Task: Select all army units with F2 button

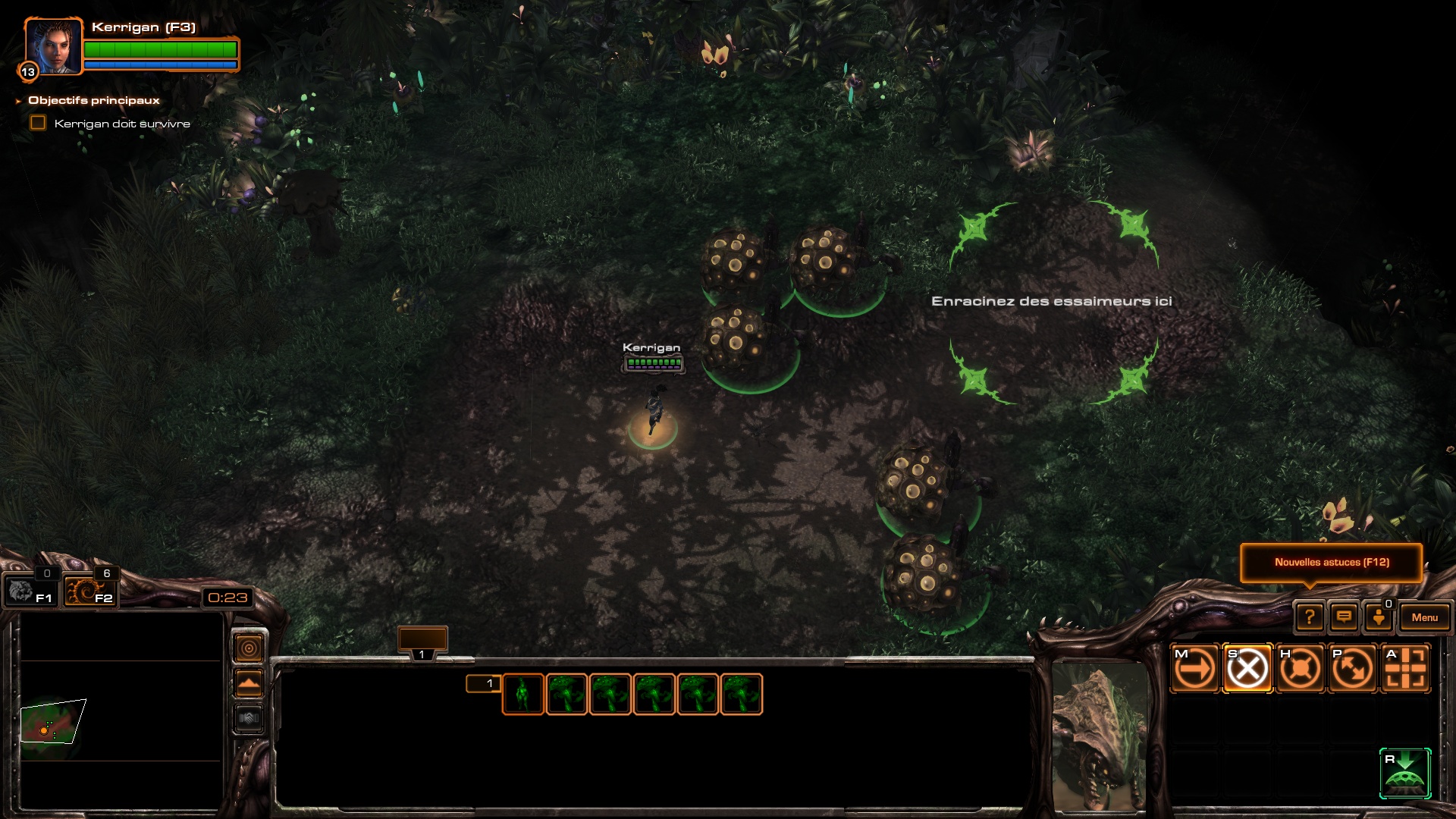Action: (89, 591)
